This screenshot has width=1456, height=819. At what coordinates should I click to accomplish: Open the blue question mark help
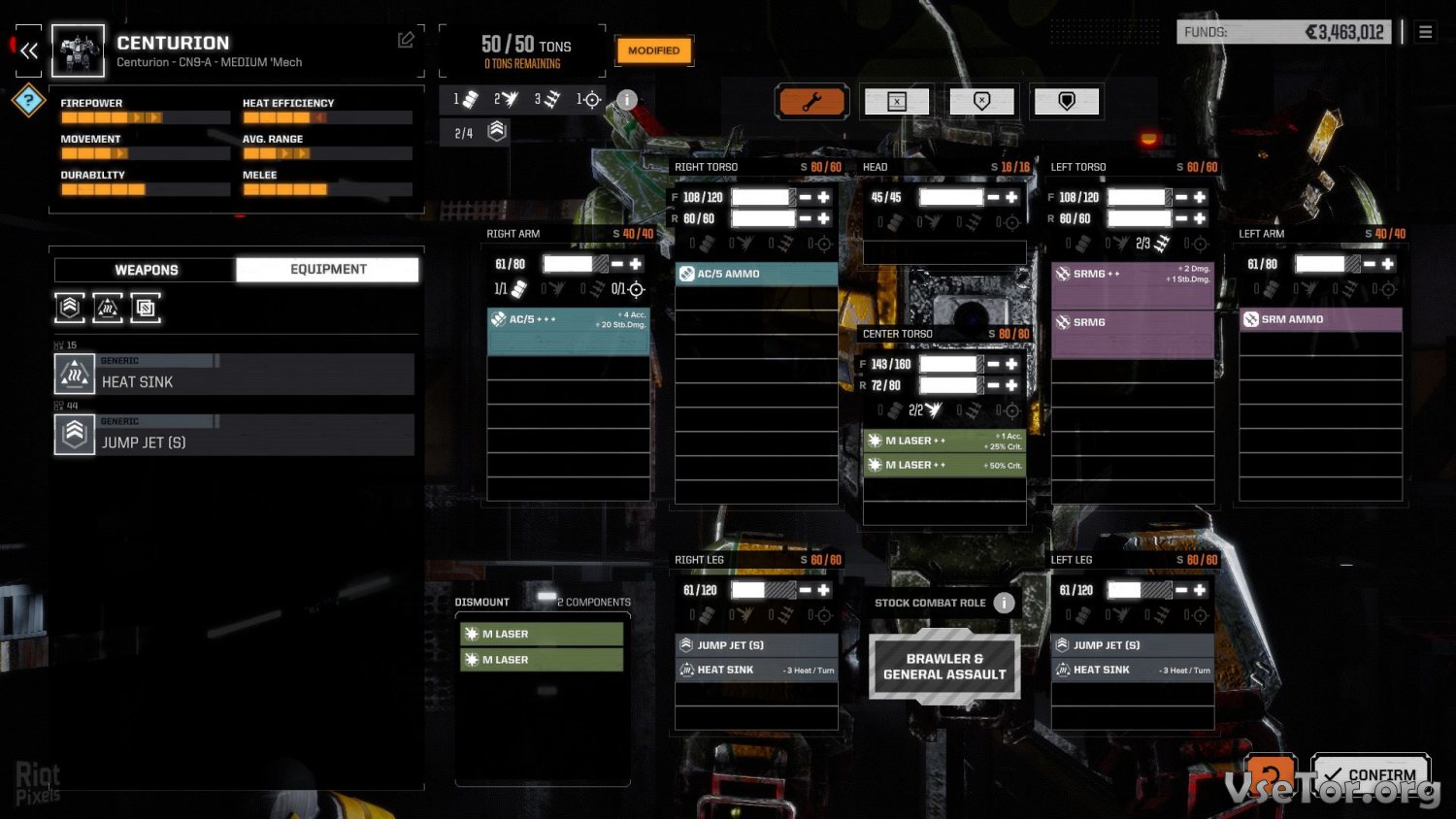[x=29, y=100]
